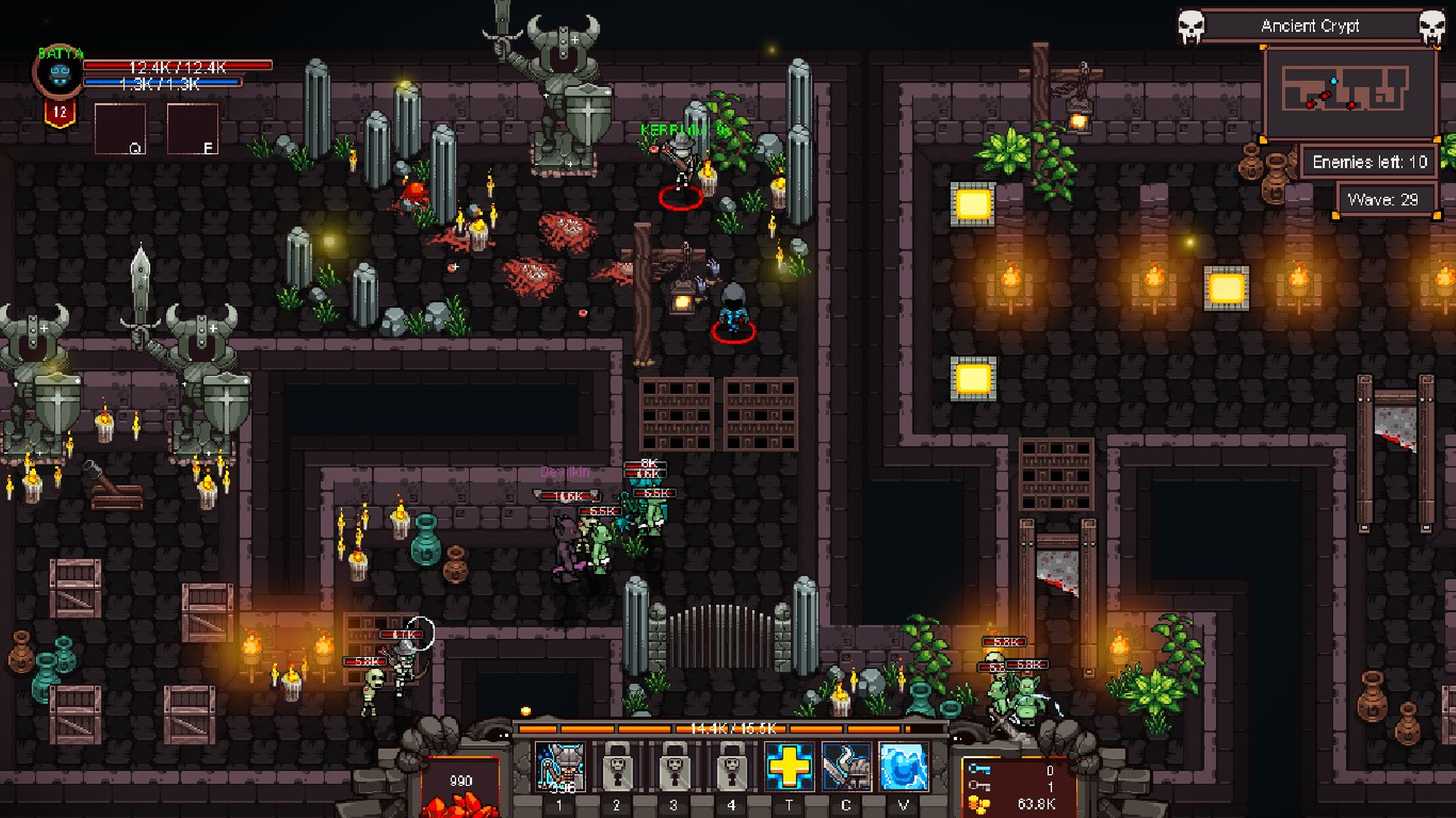Select the sword attack ability bound to C
Image resolution: width=1456 pixels, height=818 pixels.
(847, 767)
